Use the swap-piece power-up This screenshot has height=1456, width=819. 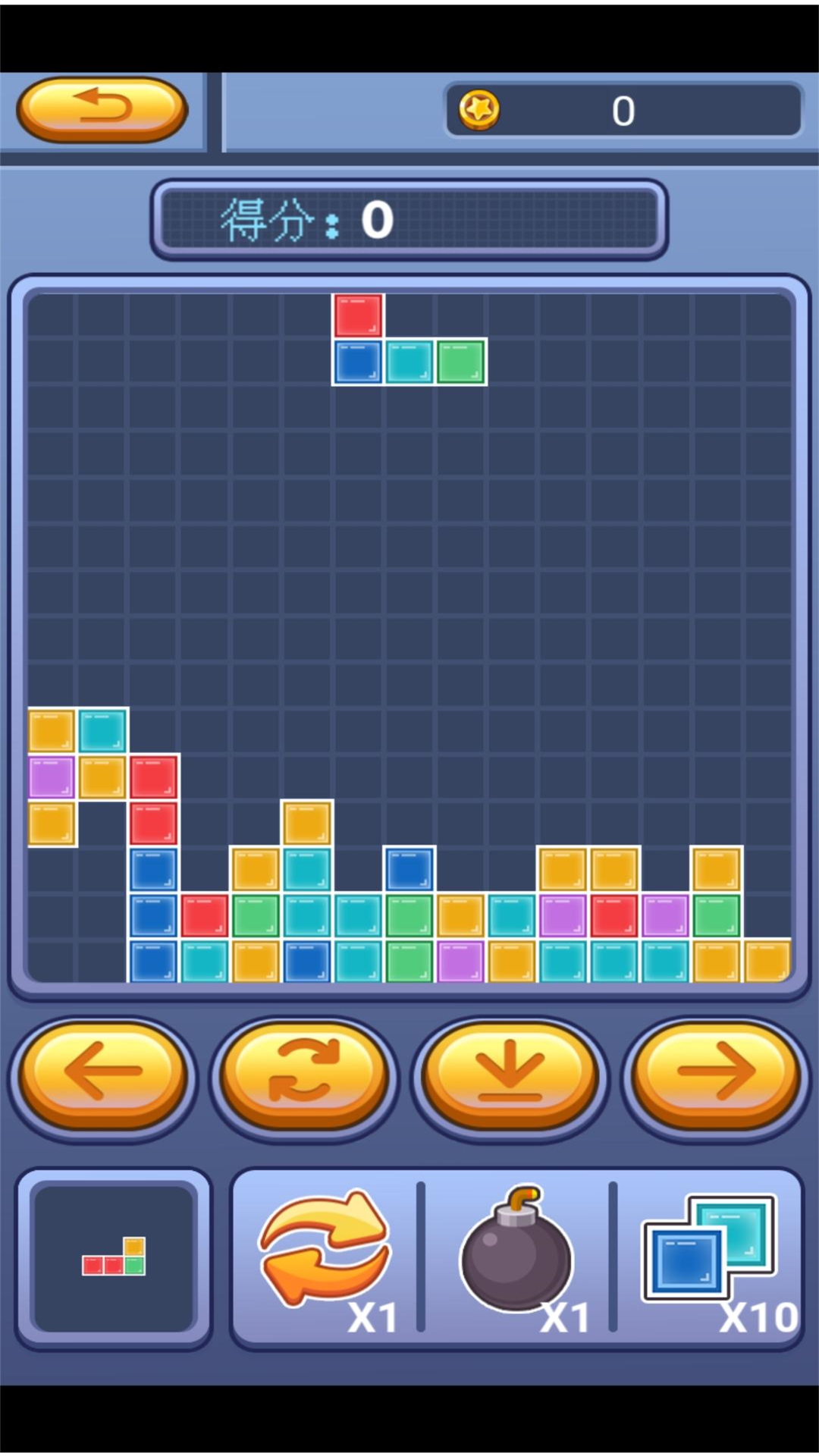[326, 1253]
